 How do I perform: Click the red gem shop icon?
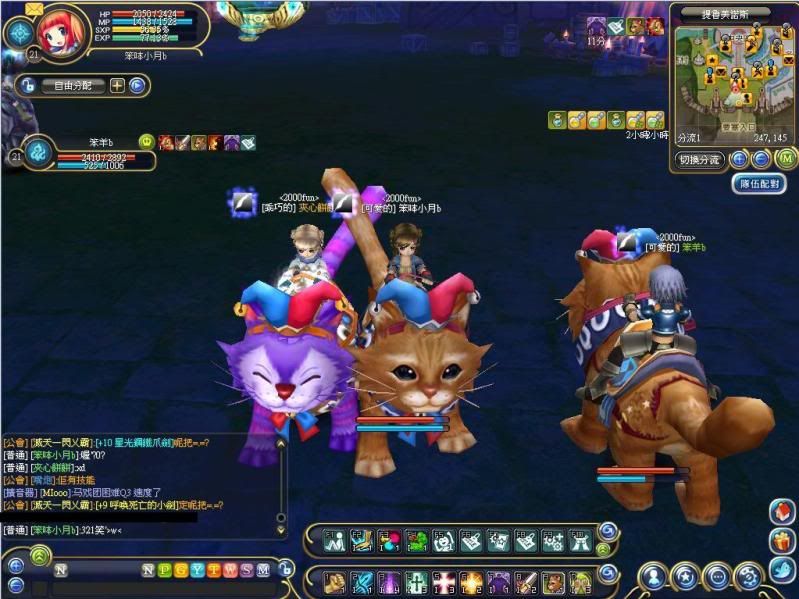coord(782,512)
